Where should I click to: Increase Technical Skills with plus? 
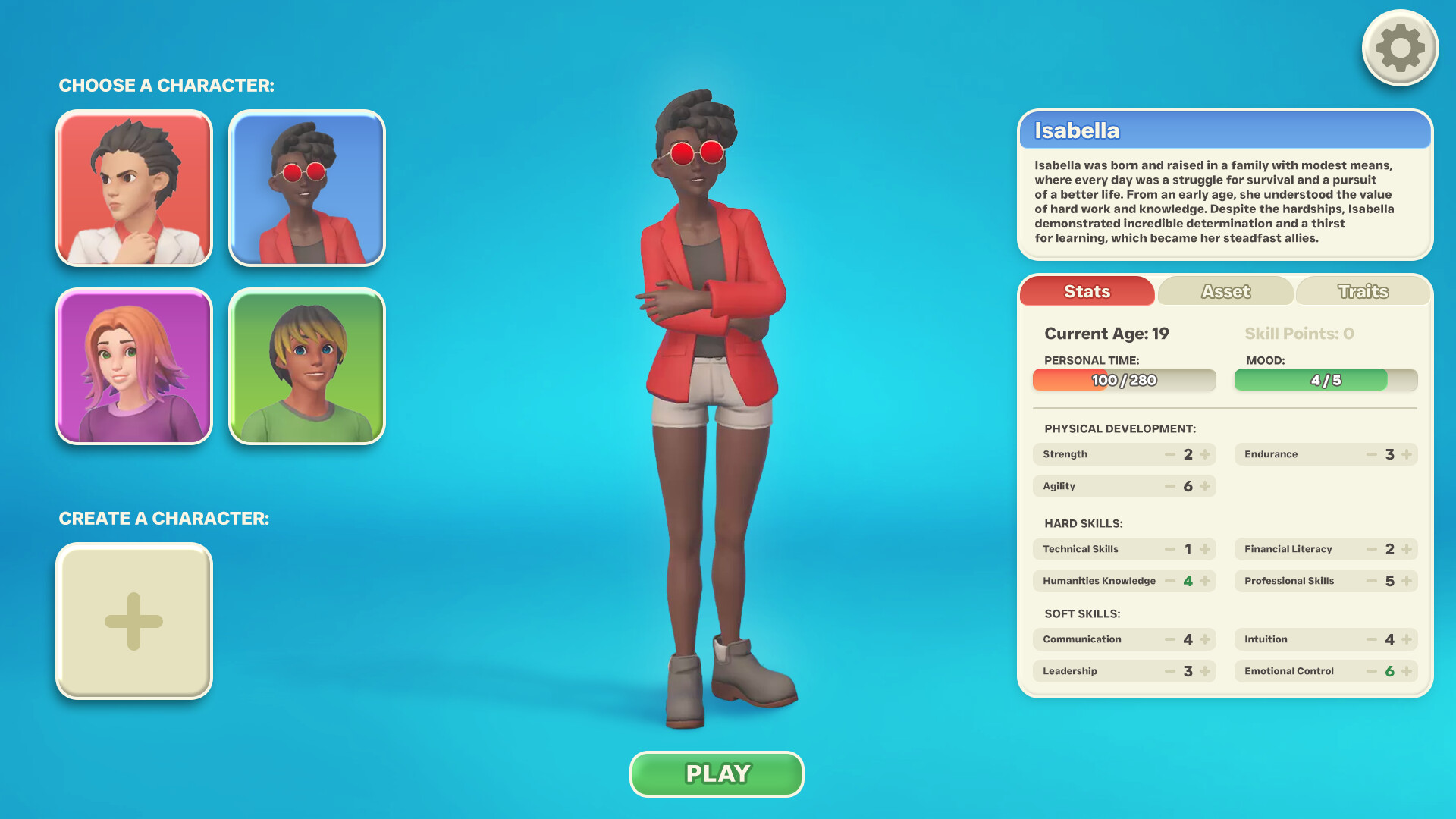pos(1206,548)
